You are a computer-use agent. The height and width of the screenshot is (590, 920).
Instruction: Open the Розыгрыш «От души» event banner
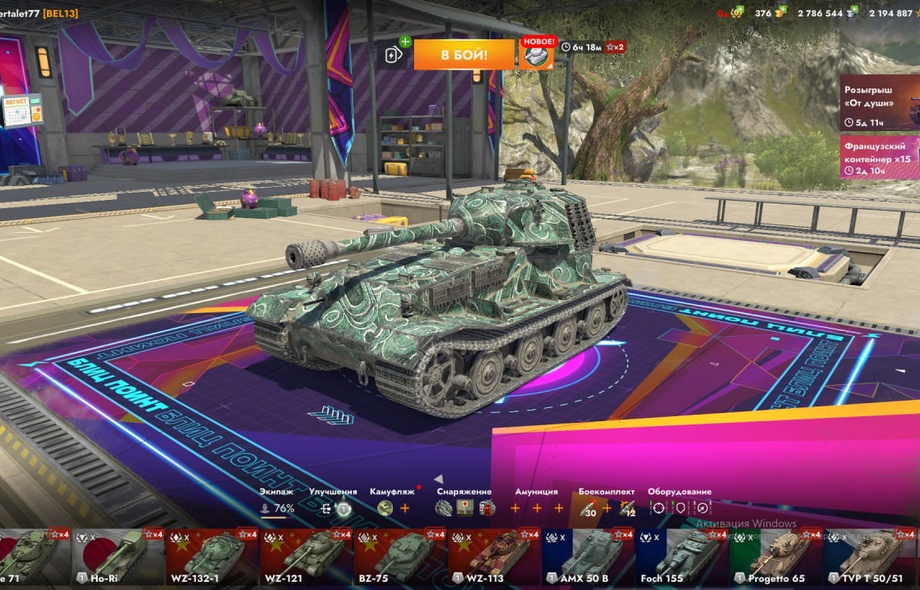coord(879,102)
